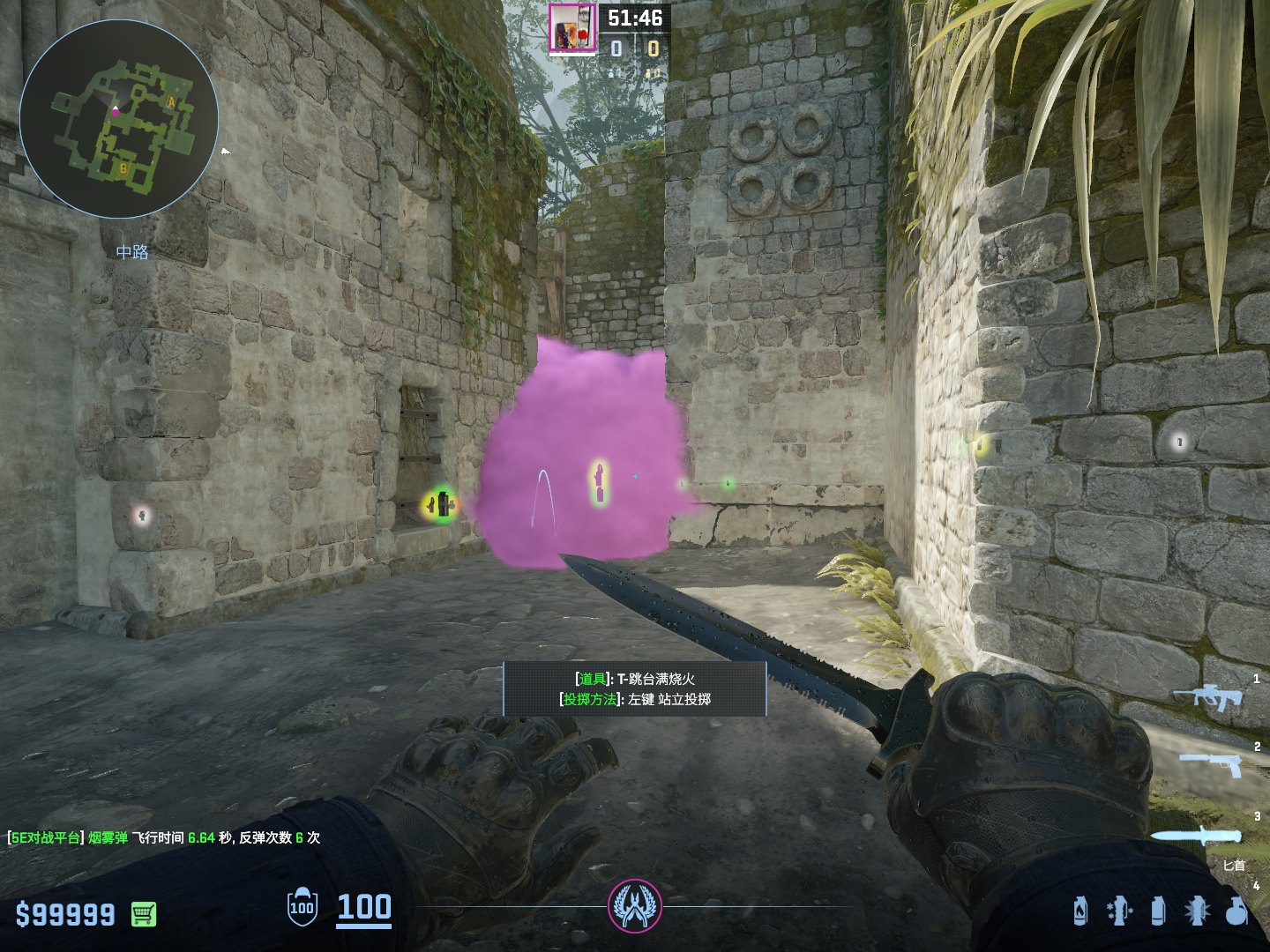
Task: Click the winged team emblem badge
Action: (x=635, y=905)
